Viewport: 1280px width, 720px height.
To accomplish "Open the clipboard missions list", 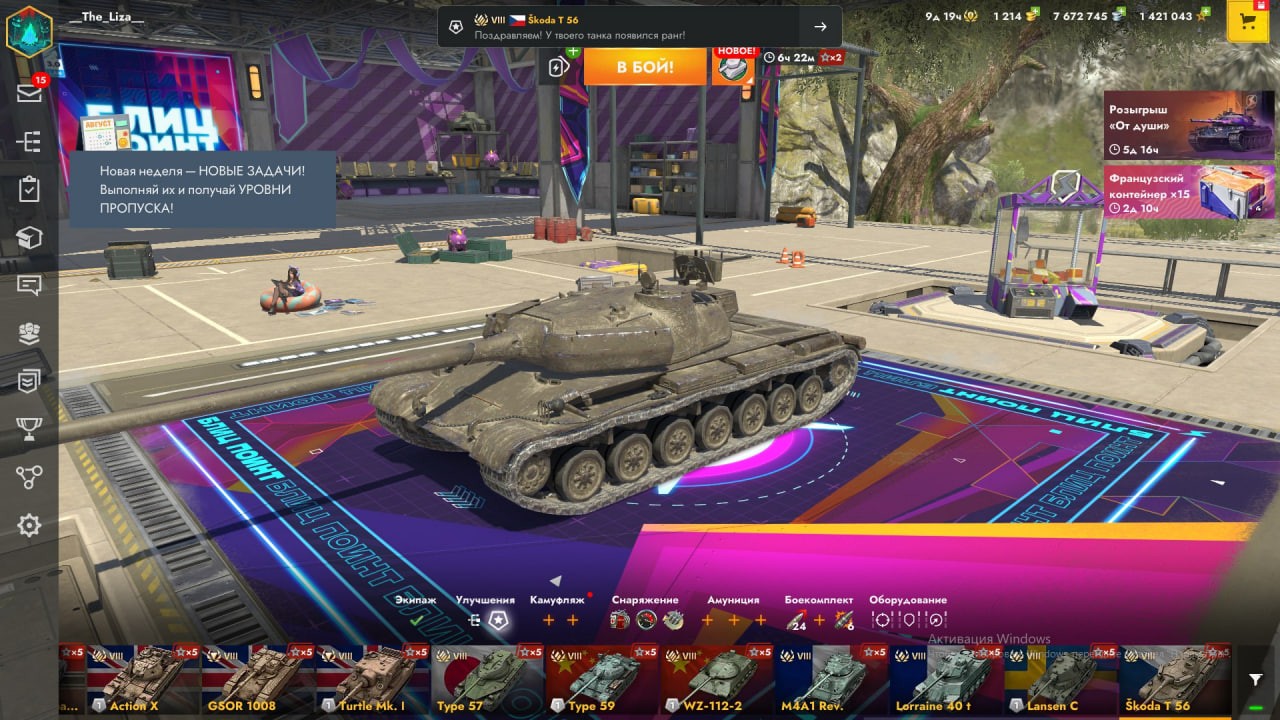I will click(x=29, y=189).
